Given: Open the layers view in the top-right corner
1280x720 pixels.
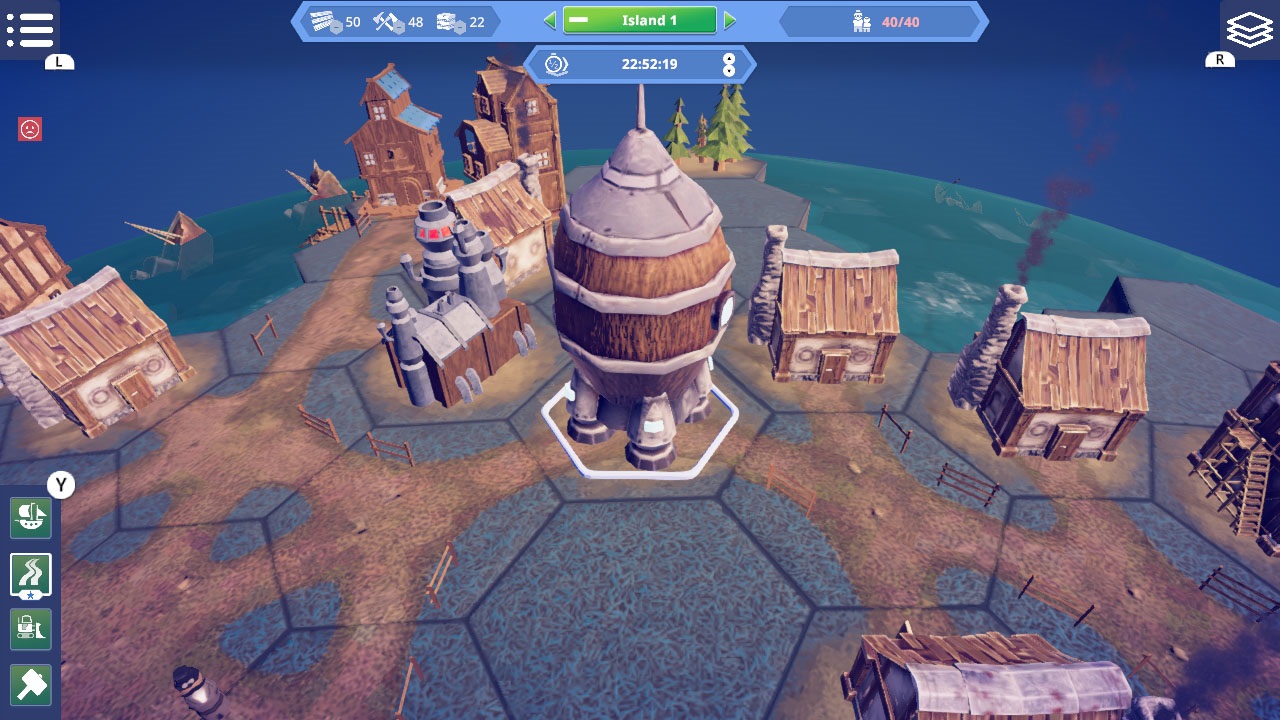Looking at the screenshot, I should (x=1248, y=28).
